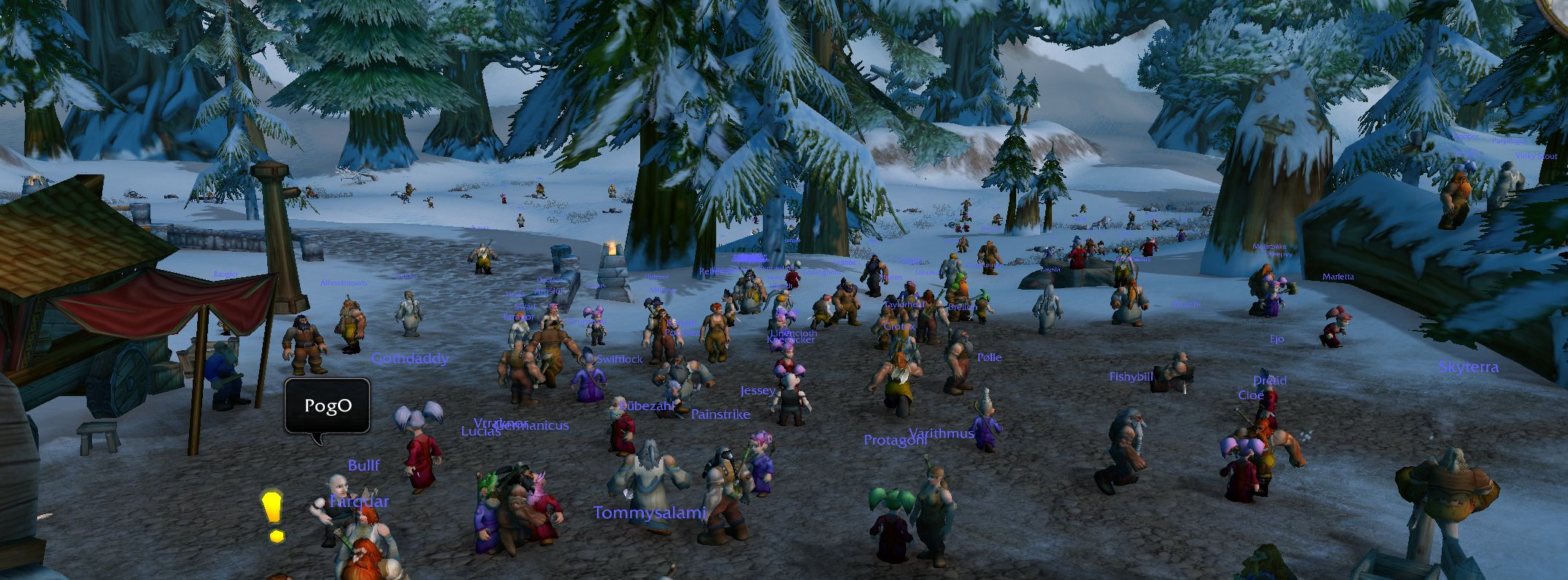Image resolution: width=1568 pixels, height=580 pixels.
Task: Target the player nameplate Gothdaddy
Action: click(x=410, y=359)
